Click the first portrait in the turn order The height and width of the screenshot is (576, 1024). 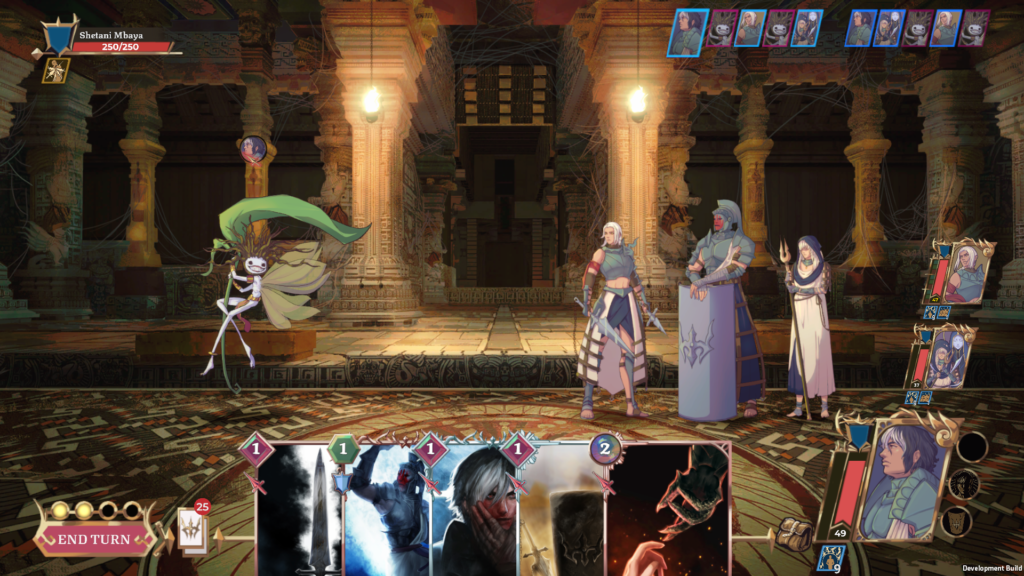pyautogui.click(x=688, y=31)
